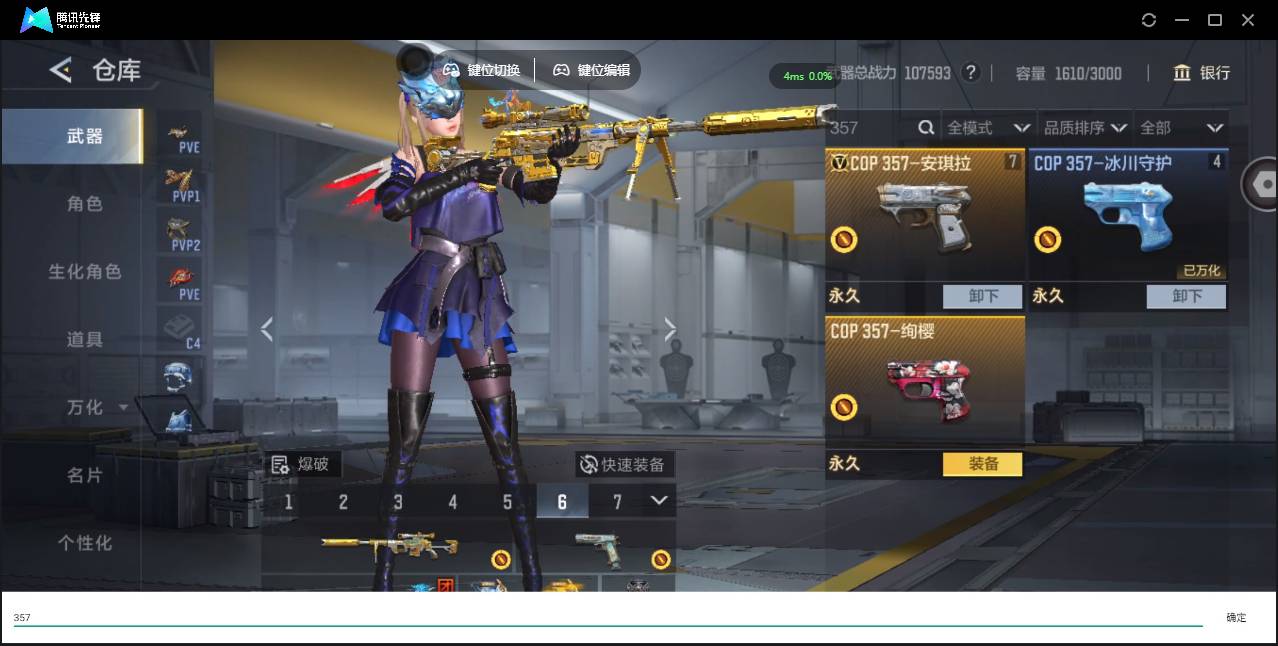The image size is (1278, 646).
Task: Equip the COP 357-绚樱 pistol
Action: pos(983,464)
